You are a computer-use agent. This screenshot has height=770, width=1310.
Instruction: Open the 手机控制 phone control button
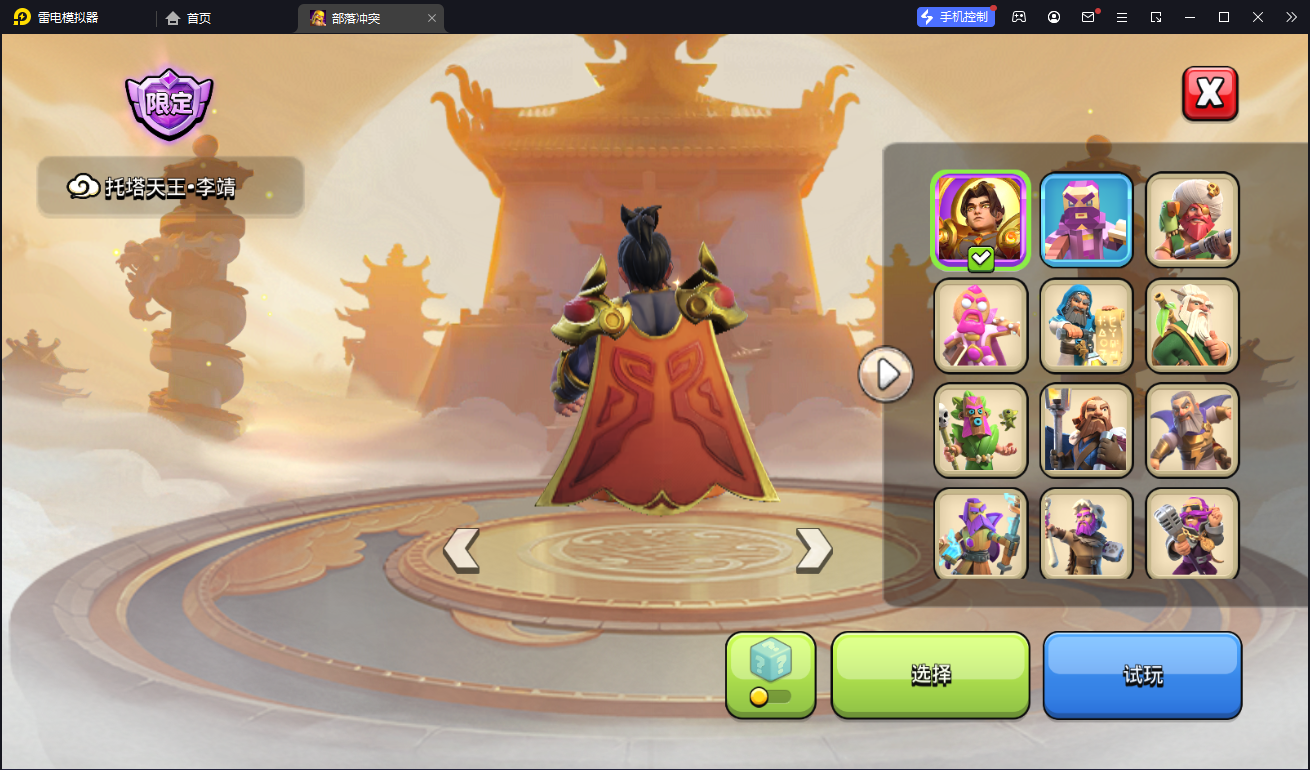[x=955, y=17]
